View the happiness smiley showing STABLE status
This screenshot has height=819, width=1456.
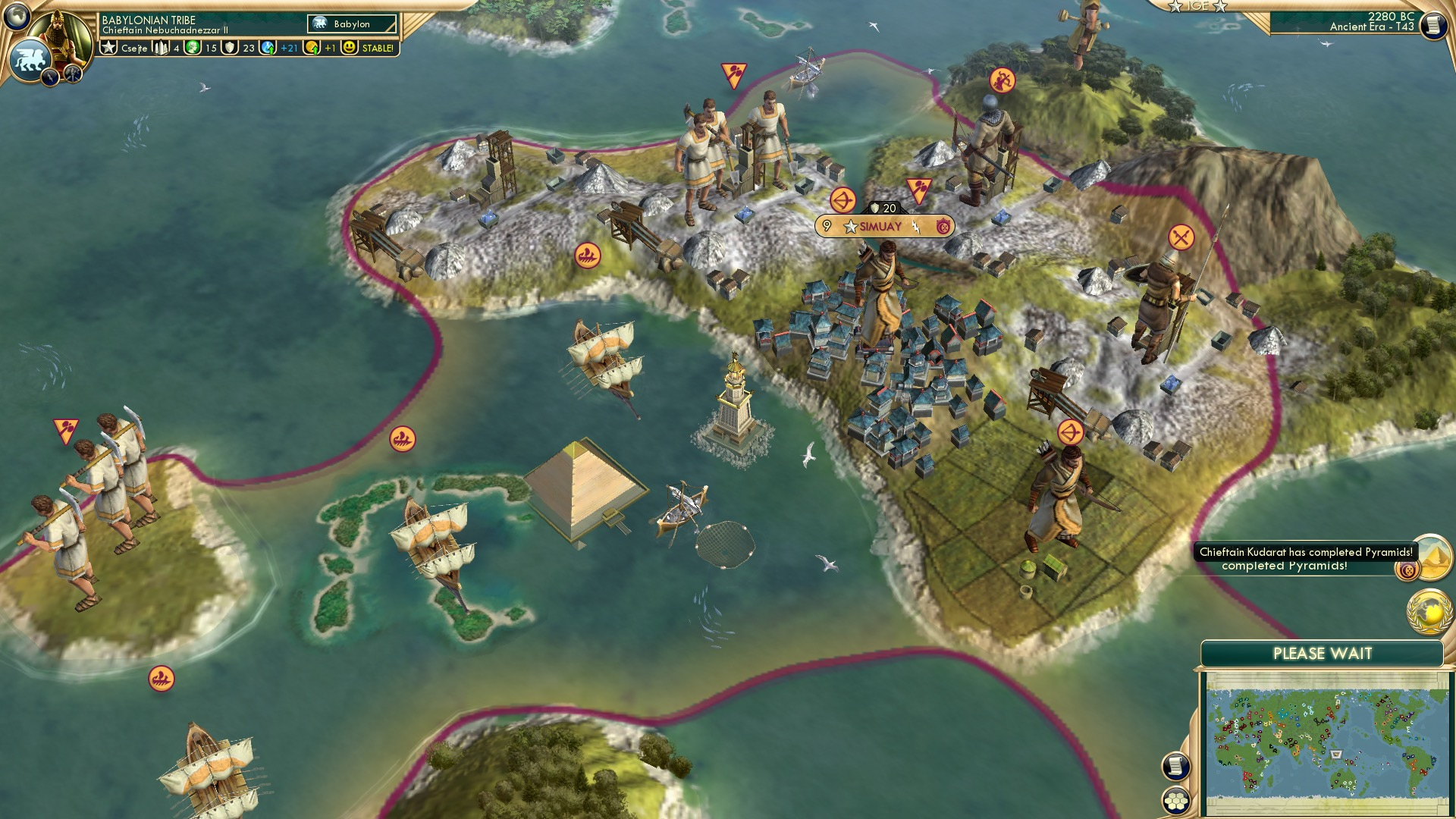(350, 48)
